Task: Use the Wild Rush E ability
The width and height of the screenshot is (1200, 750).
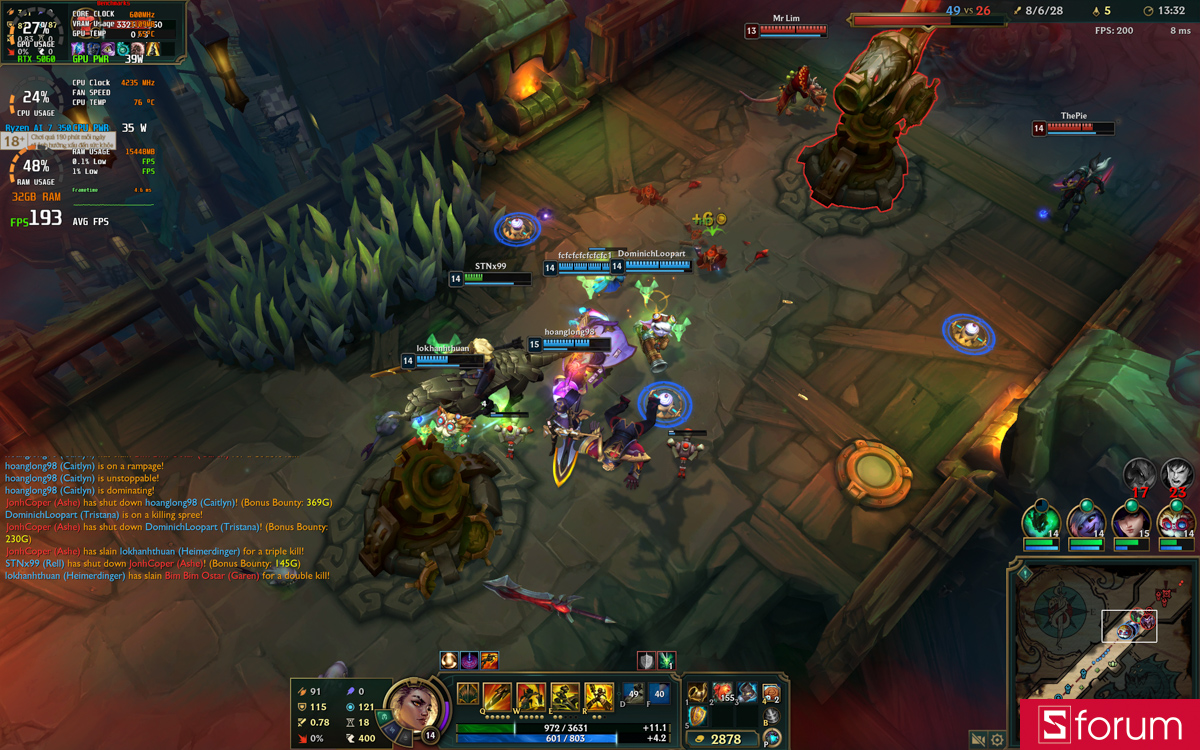Action: click(x=565, y=696)
